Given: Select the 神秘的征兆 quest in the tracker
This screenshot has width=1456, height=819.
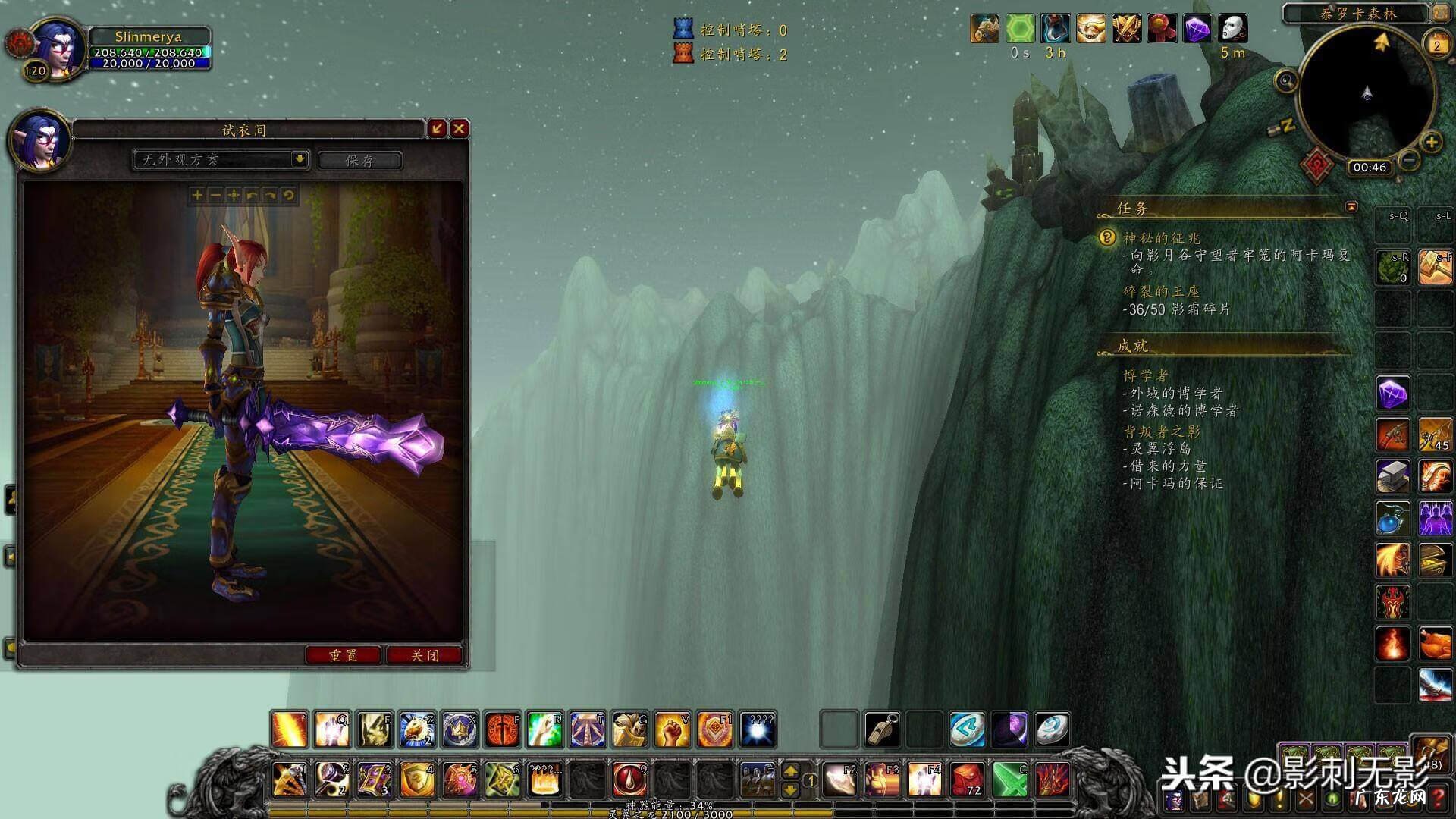Looking at the screenshot, I should point(1161,238).
